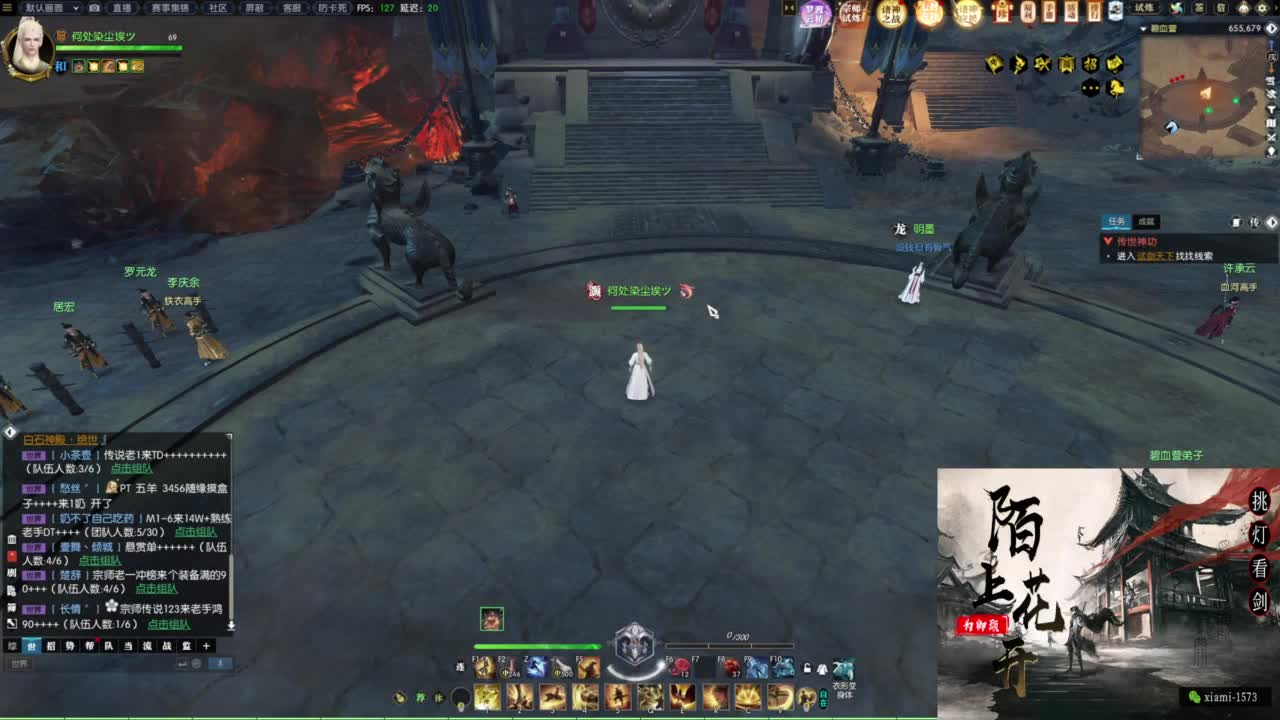Toggle the lock icon on the skill bar

click(x=807, y=665)
